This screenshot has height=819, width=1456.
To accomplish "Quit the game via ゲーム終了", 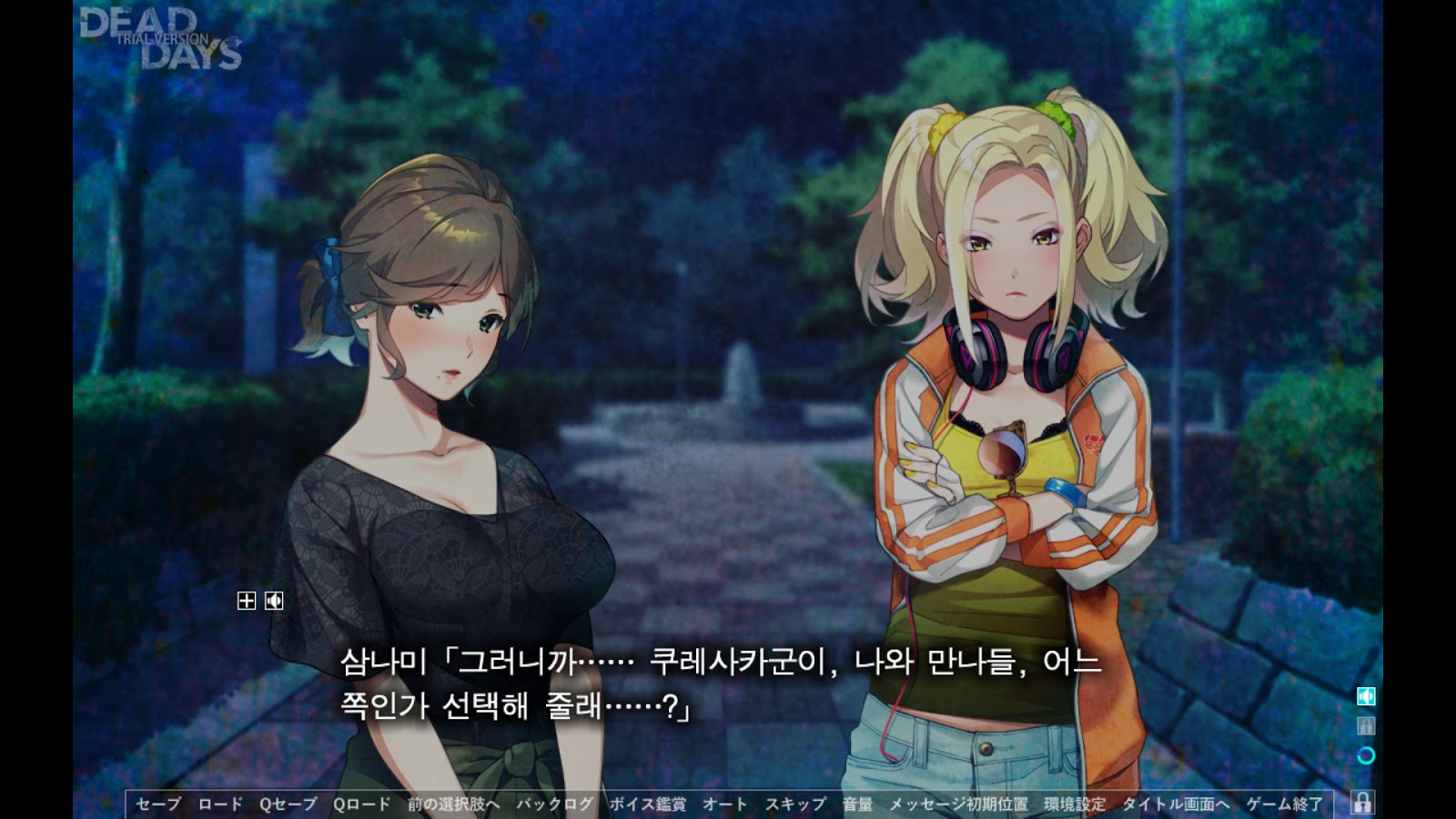I will (1286, 804).
